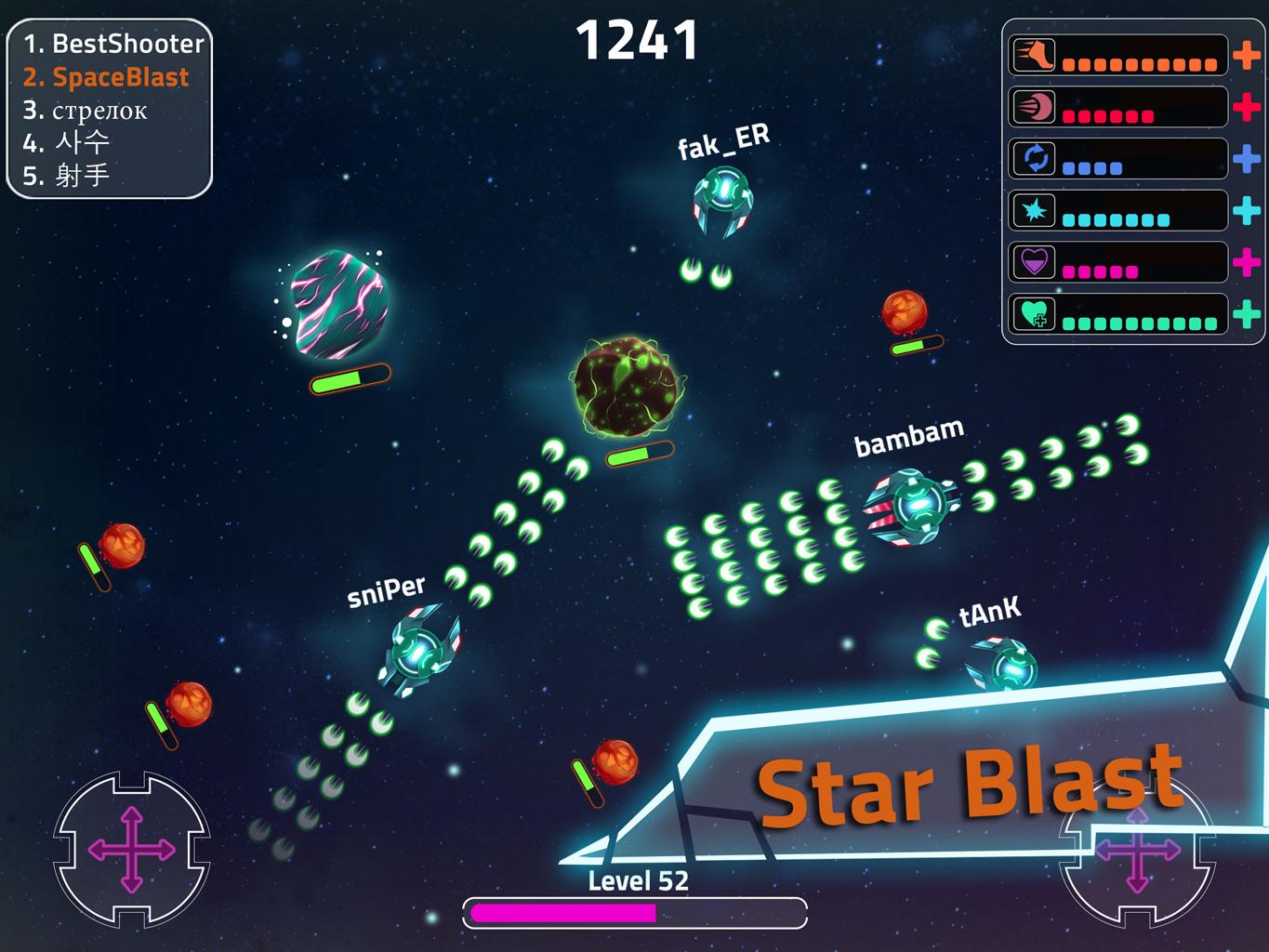
Task: Tap the left movement joystick pad
Action: [130, 848]
